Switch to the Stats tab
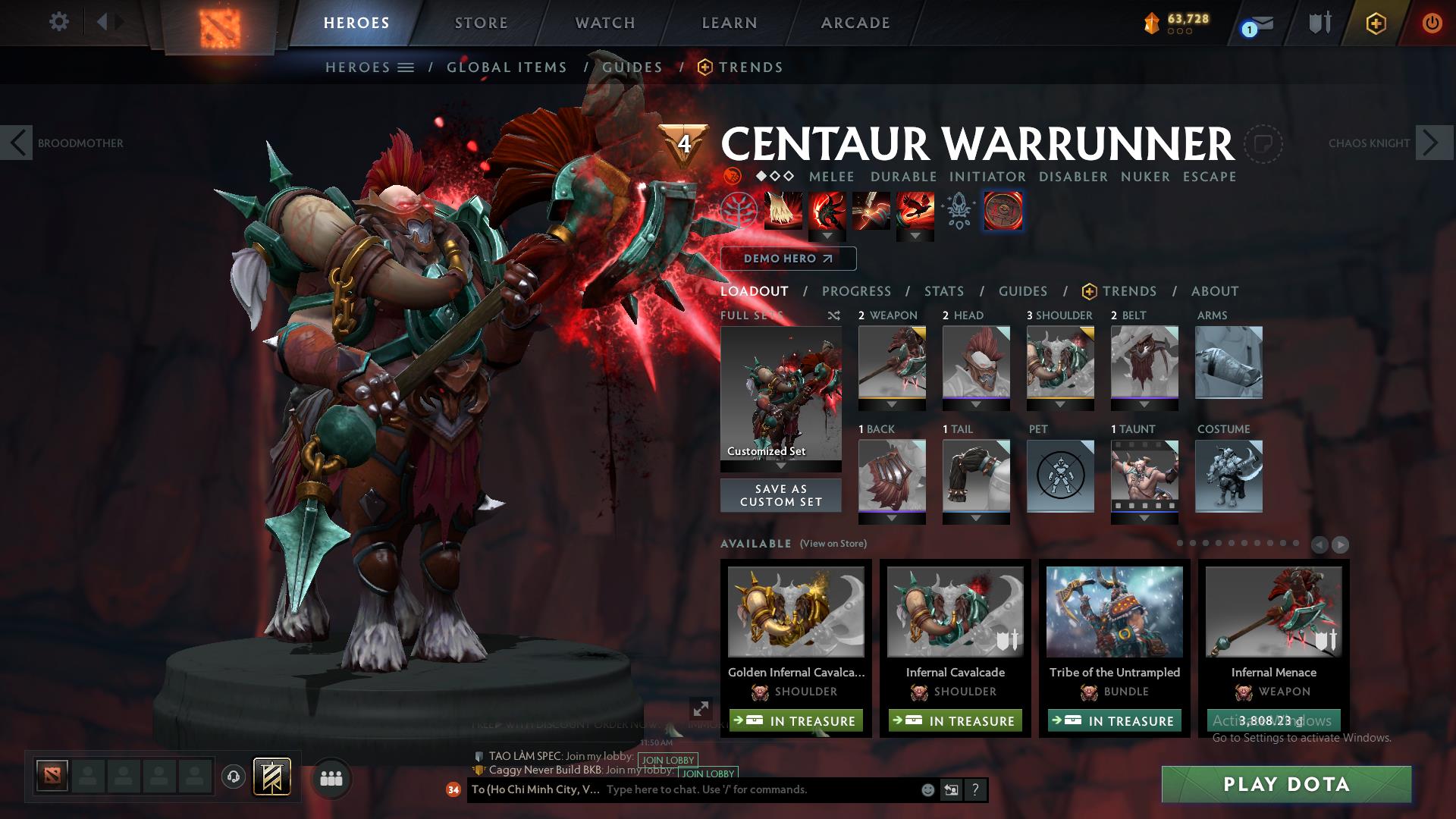 coord(943,291)
